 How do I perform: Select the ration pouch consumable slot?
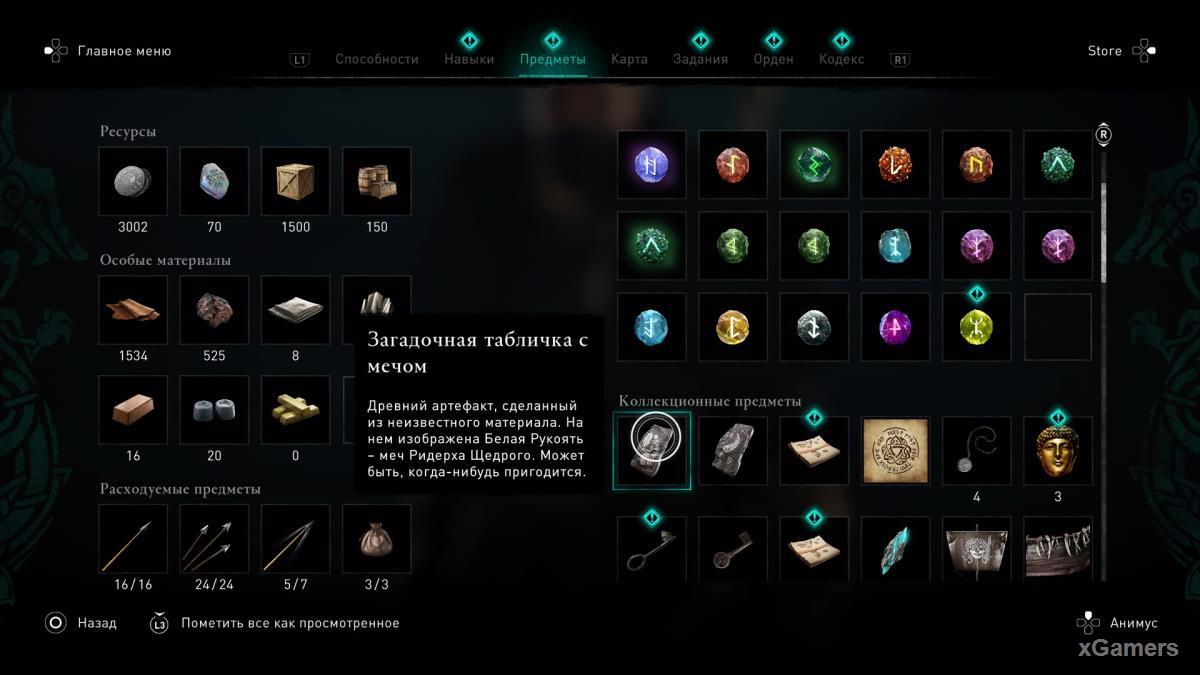coord(376,539)
